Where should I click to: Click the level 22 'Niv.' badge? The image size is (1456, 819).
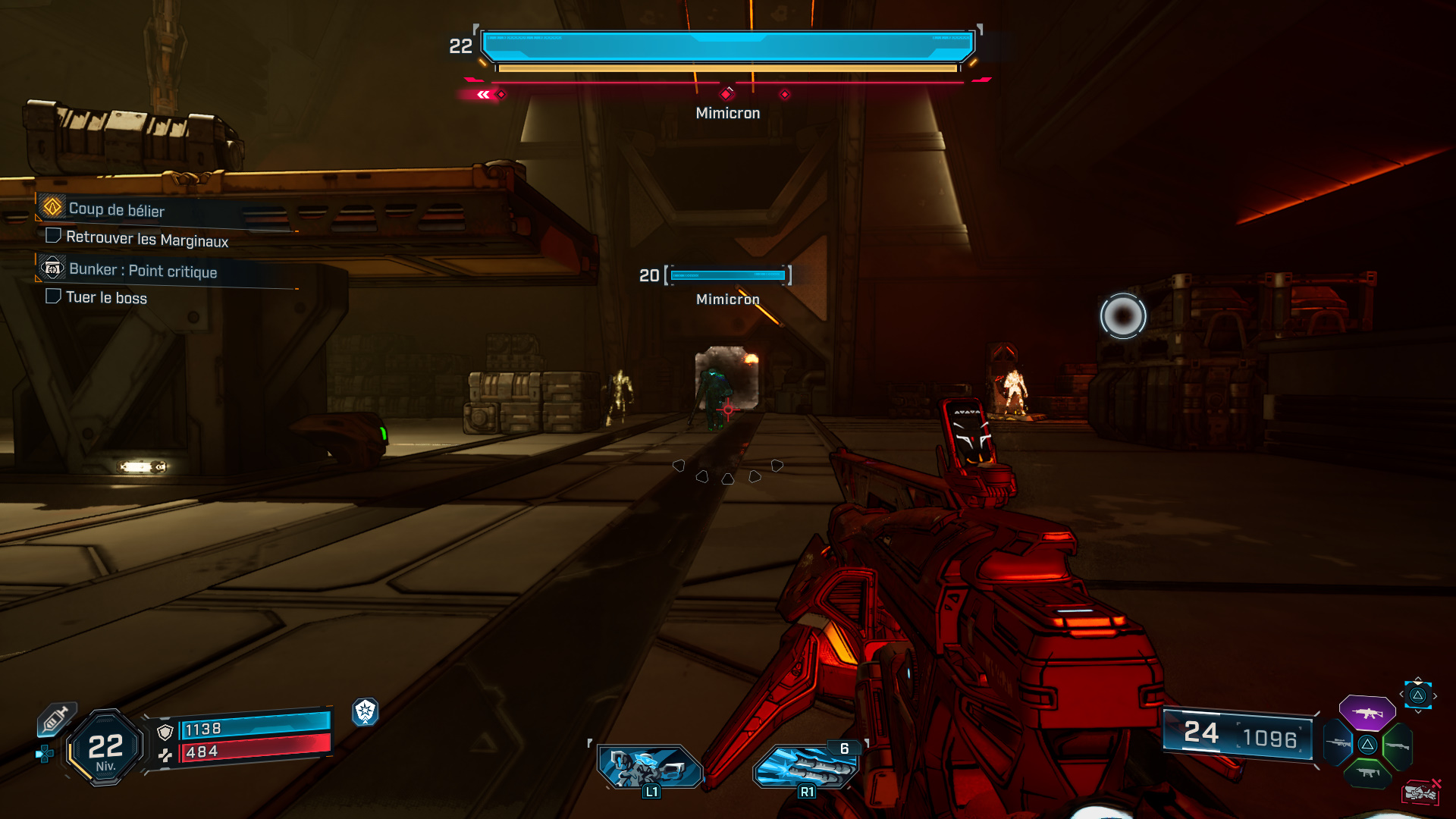(x=105, y=747)
